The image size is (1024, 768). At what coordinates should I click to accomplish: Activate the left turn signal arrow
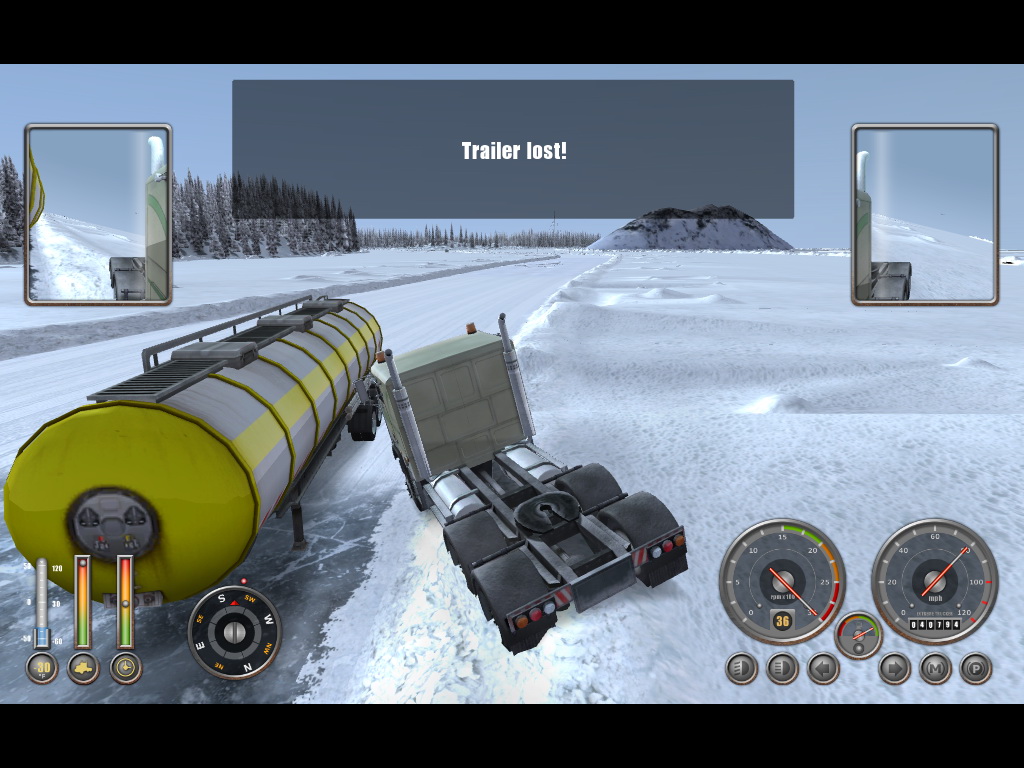coord(823,668)
